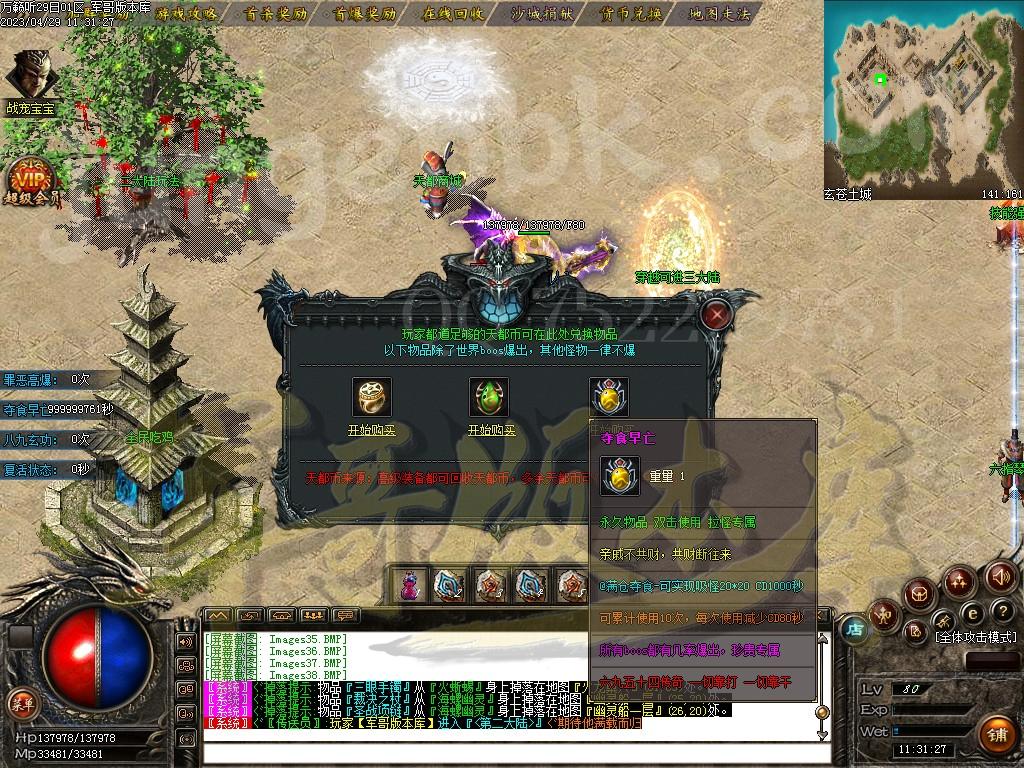Viewport: 1024px width, 768px height.
Task: Open the 首爆奖励 first-drop rewards menu
Action: coord(365,14)
